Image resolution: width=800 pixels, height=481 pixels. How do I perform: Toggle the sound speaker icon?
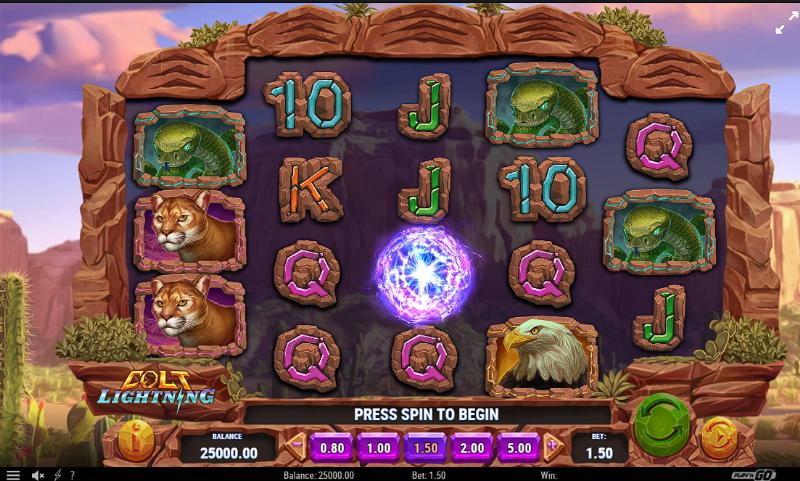pos(37,474)
